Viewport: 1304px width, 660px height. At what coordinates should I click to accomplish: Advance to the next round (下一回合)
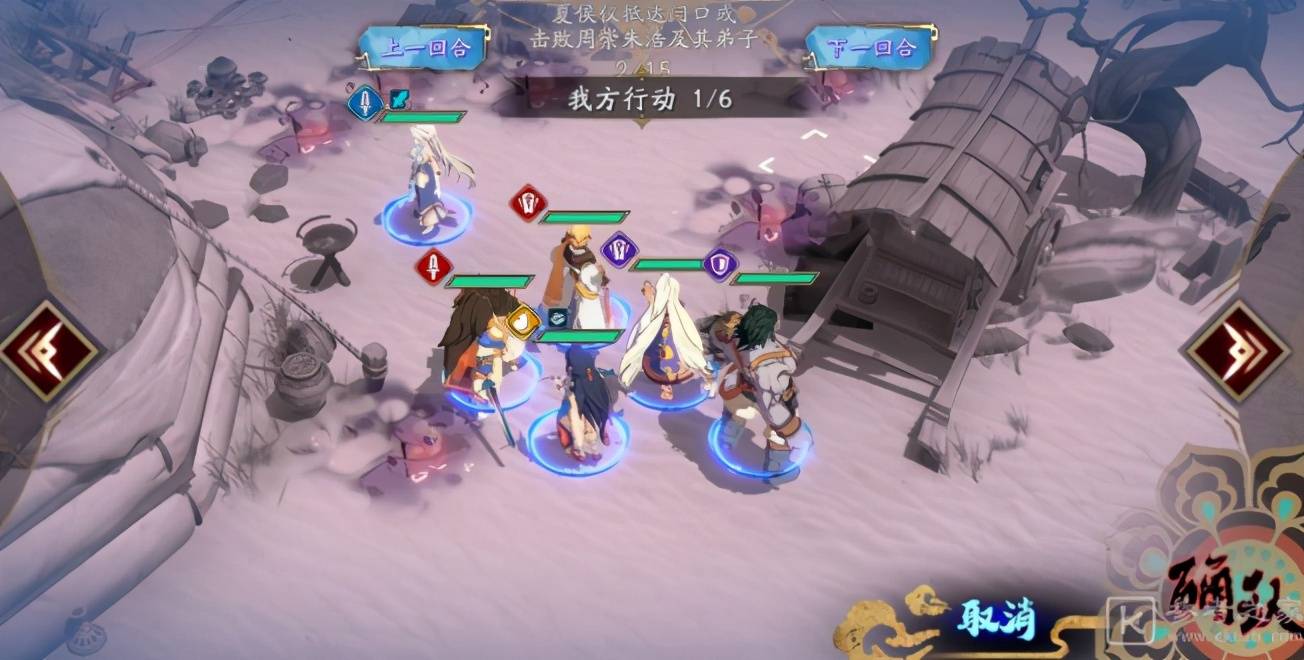(871, 48)
